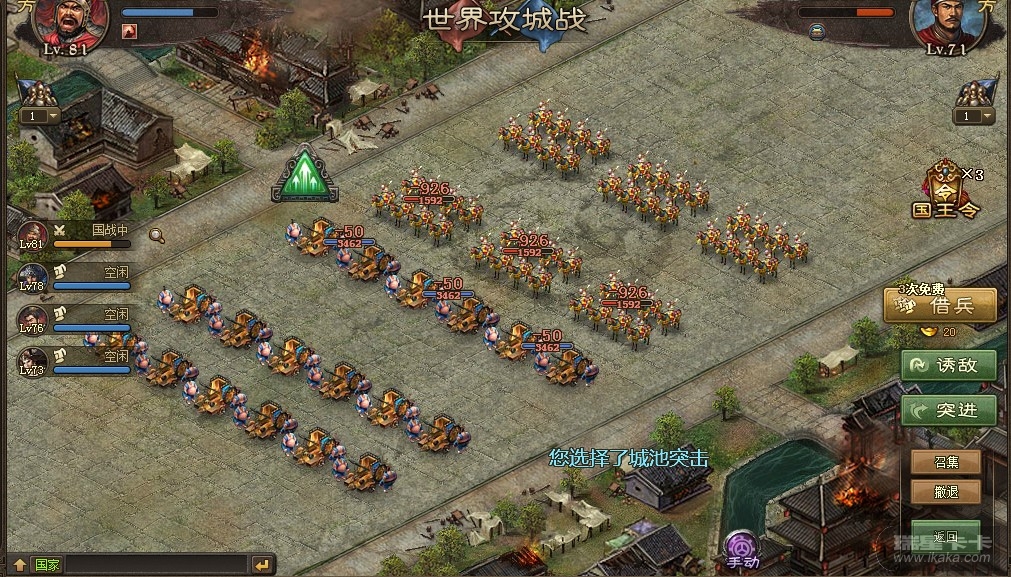Send chat message with the enter arrow button

[x=262, y=565]
